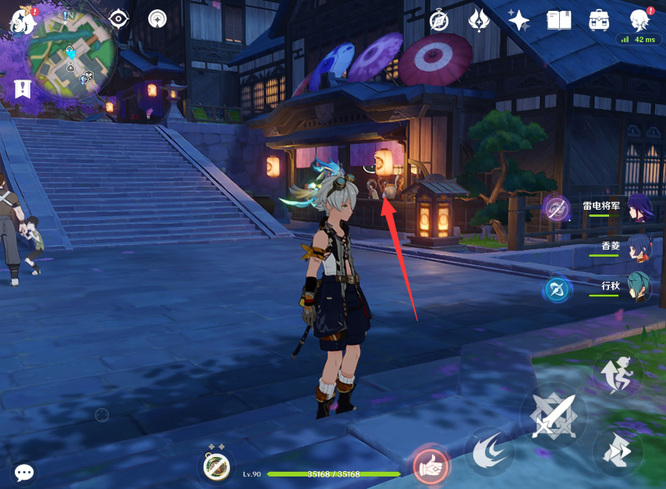Open the character screen icon
Viewport: 666px width, 489px height.
639,20
